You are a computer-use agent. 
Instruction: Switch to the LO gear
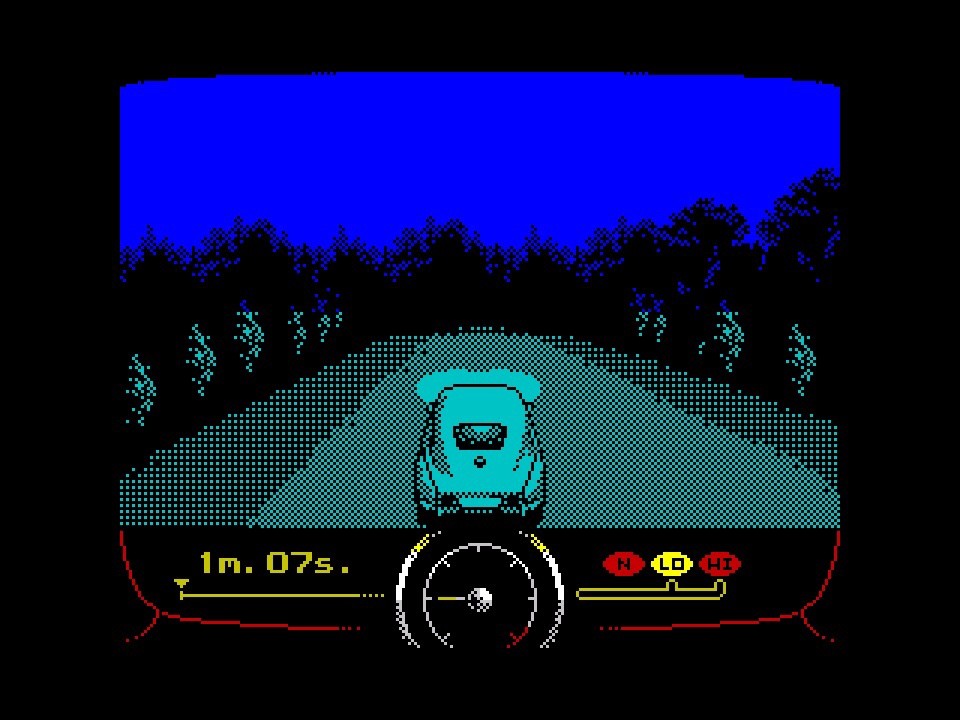coord(672,564)
